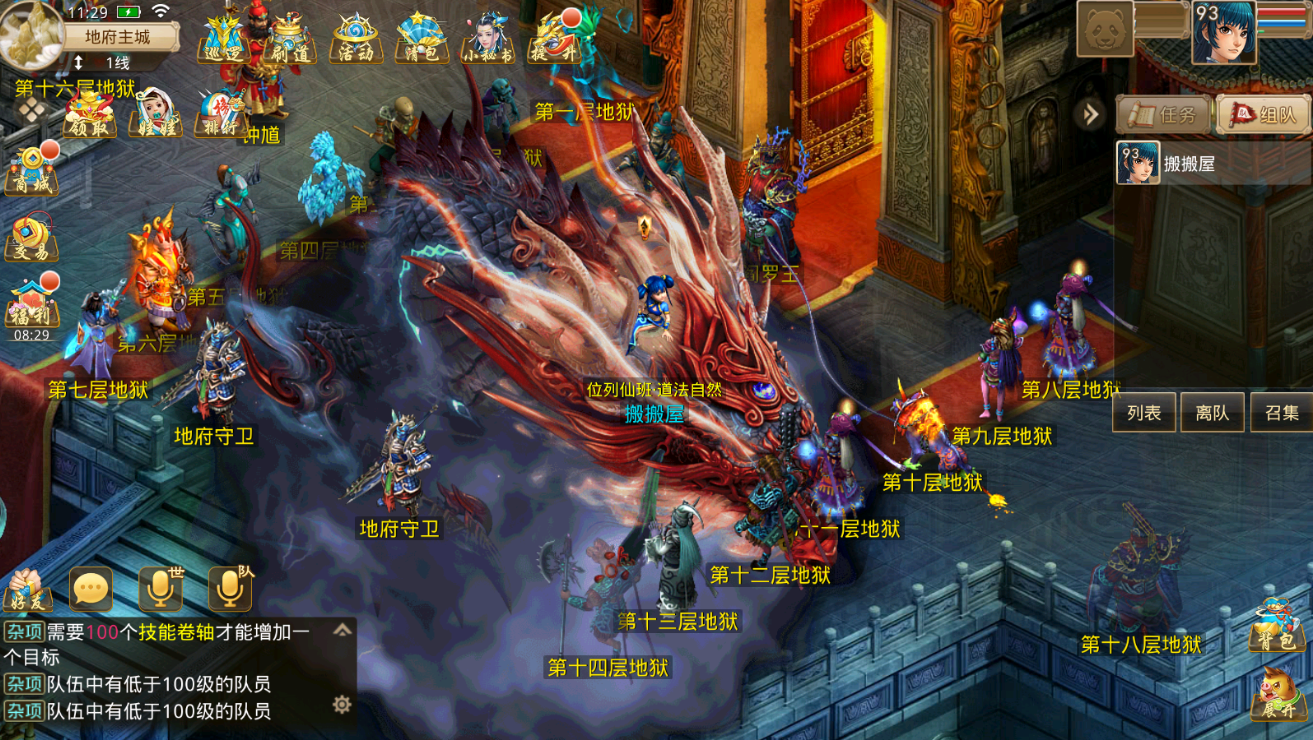The height and width of the screenshot is (740, 1313).
Task: Activate the world voice microphone
Action: point(160,590)
